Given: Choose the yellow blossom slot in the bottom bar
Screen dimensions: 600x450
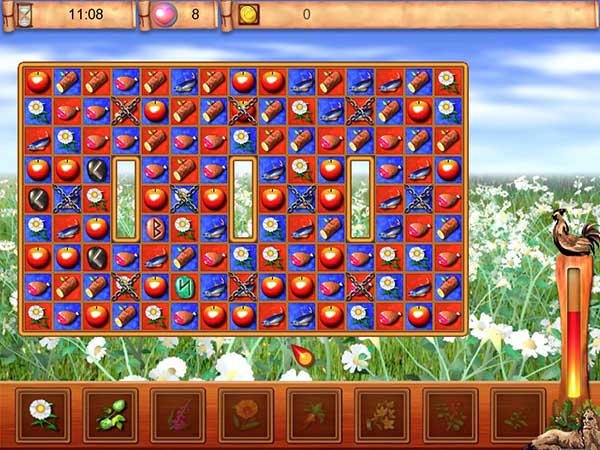Looking at the screenshot, I should [x=382, y=414].
